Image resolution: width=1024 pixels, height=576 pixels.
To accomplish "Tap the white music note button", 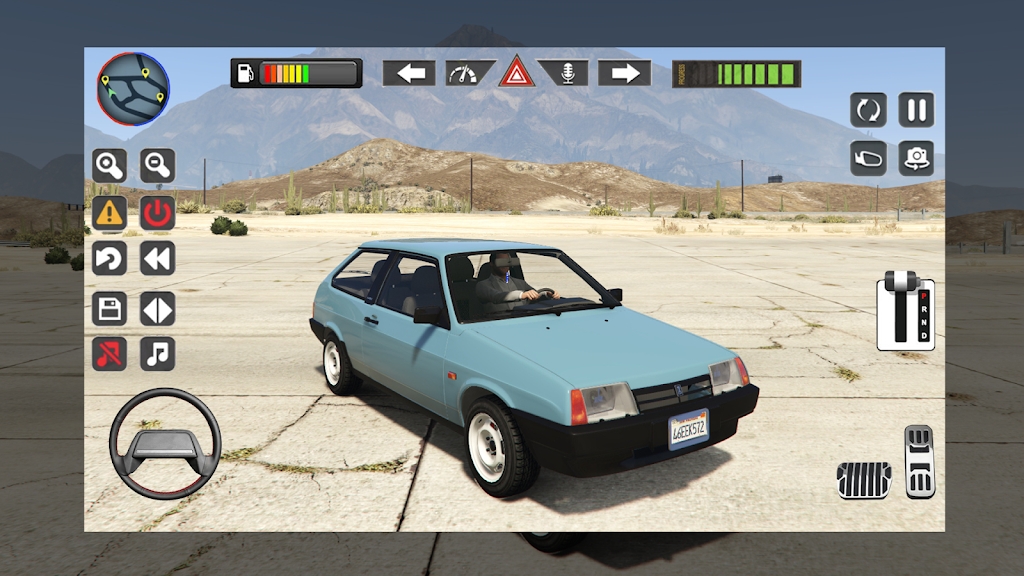I will pos(157,353).
